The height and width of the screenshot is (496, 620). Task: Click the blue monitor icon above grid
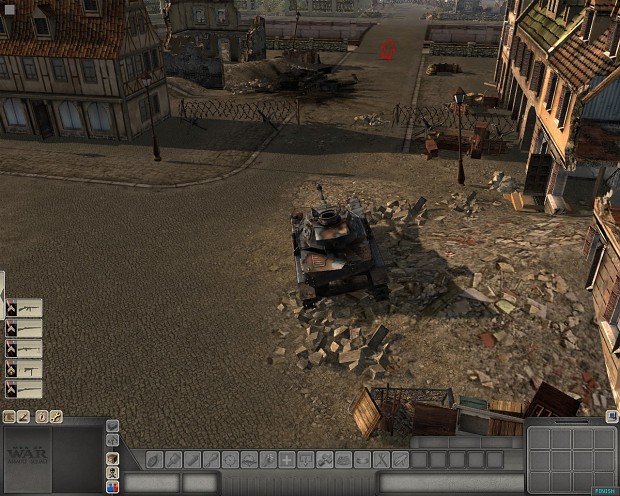(610, 416)
